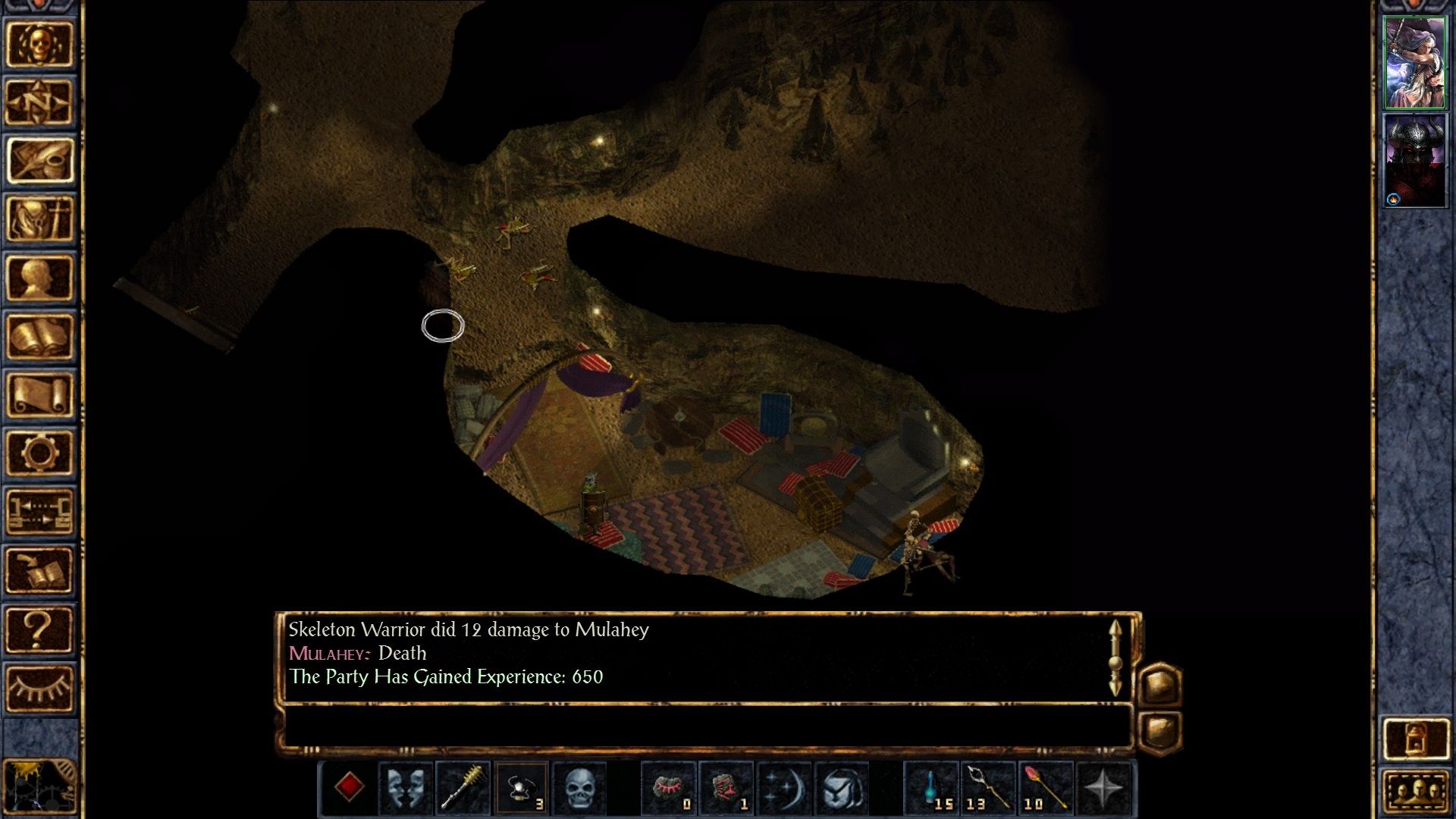The height and width of the screenshot is (819, 1456).
Task: Show help with the question mark button
Action: 39,629
